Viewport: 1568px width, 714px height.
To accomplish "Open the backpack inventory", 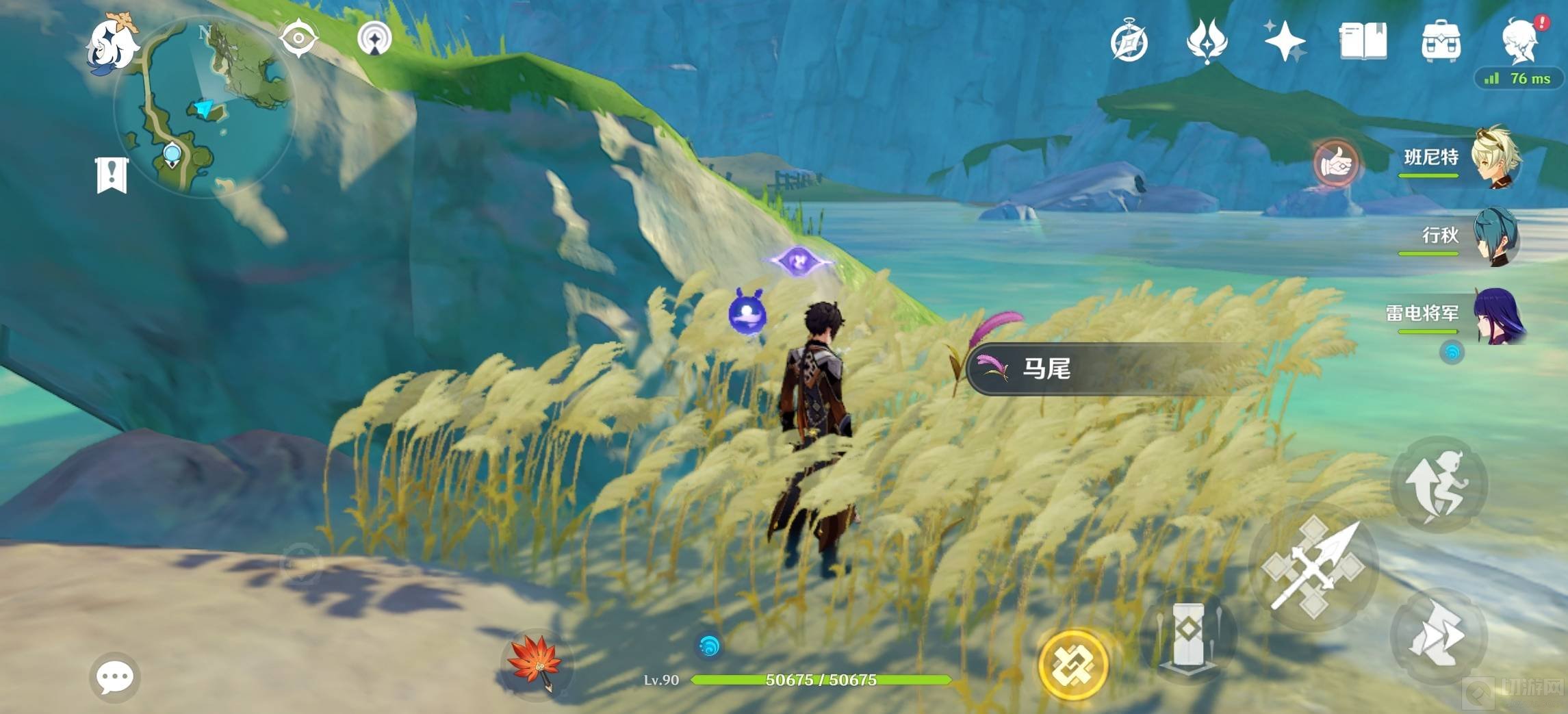I will (x=1441, y=41).
